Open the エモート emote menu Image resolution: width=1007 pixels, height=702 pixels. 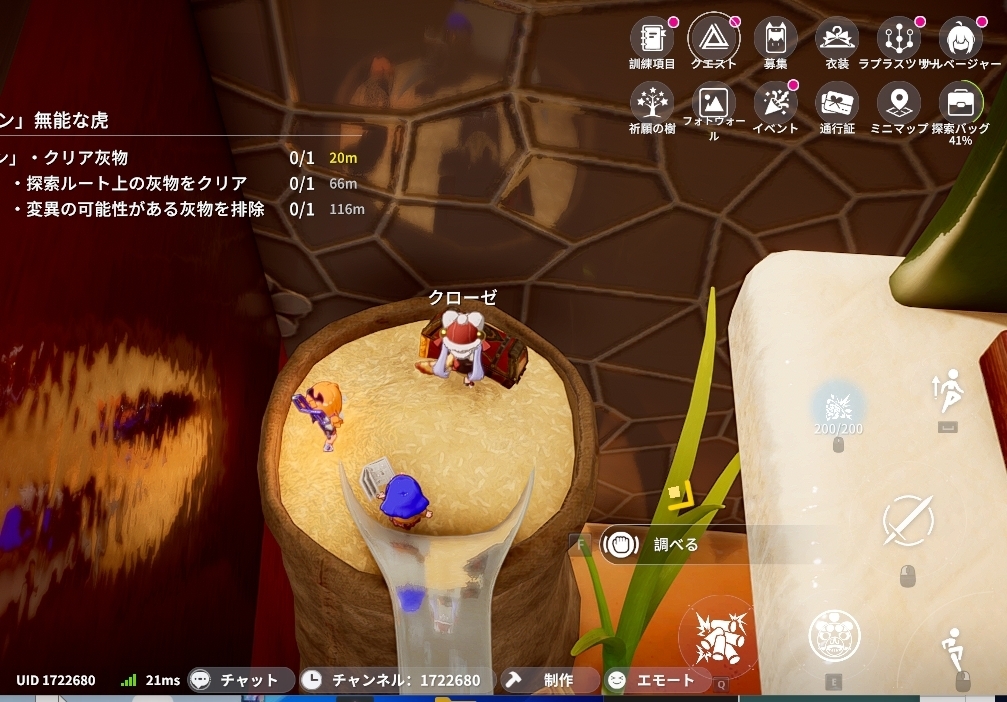(x=656, y=680)
